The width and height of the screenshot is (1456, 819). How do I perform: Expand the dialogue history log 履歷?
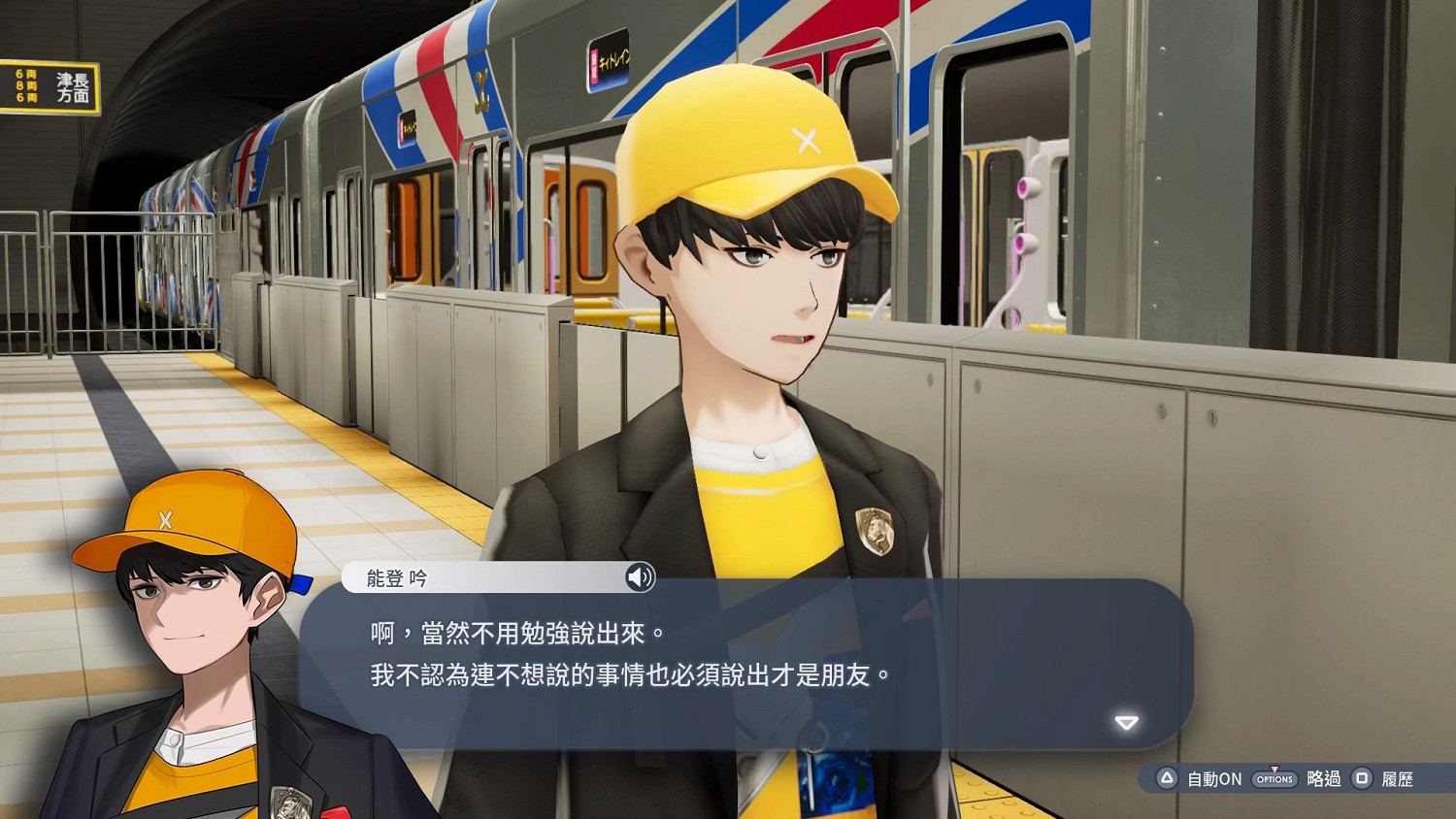pyautogui.click(x=1398, y=778)
